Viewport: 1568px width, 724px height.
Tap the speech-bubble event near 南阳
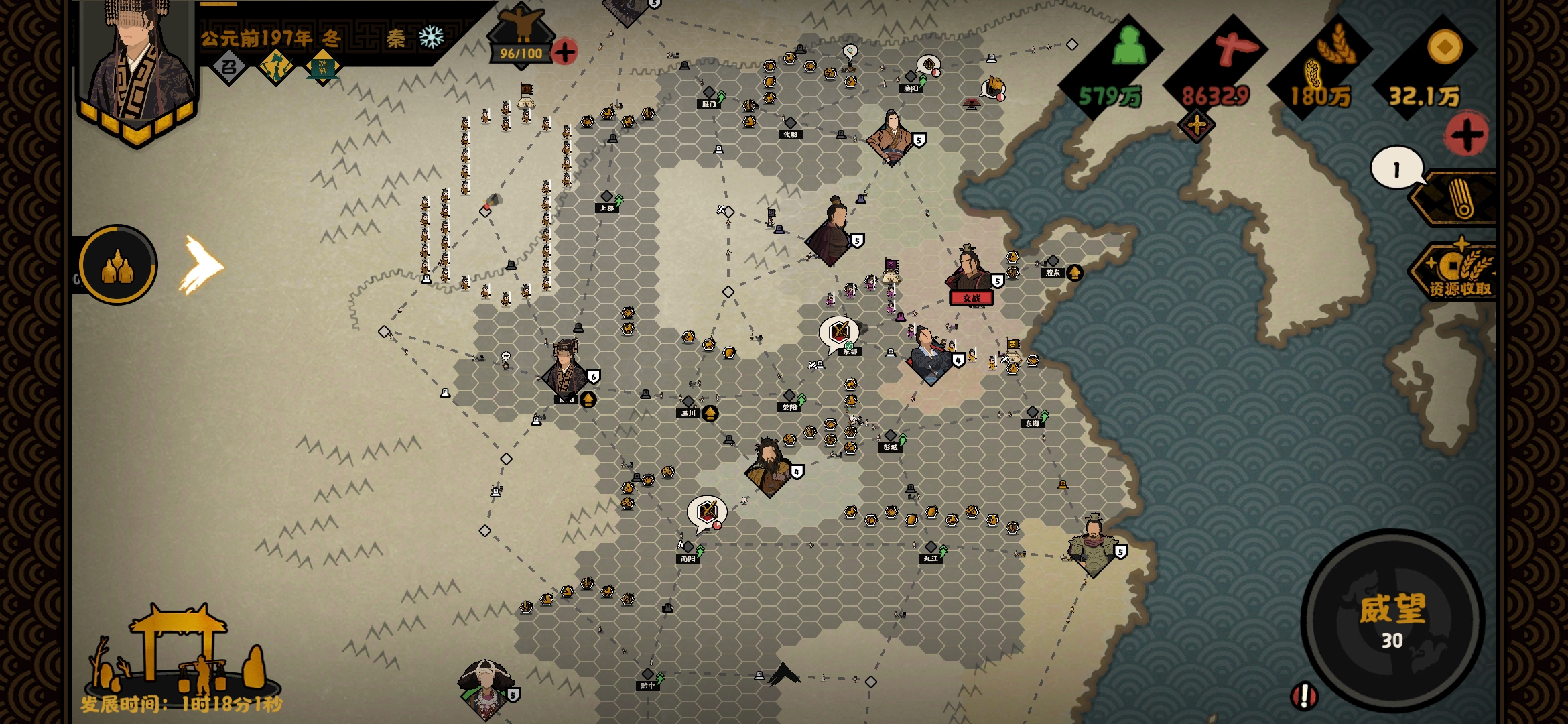click(x=707, y=513)
